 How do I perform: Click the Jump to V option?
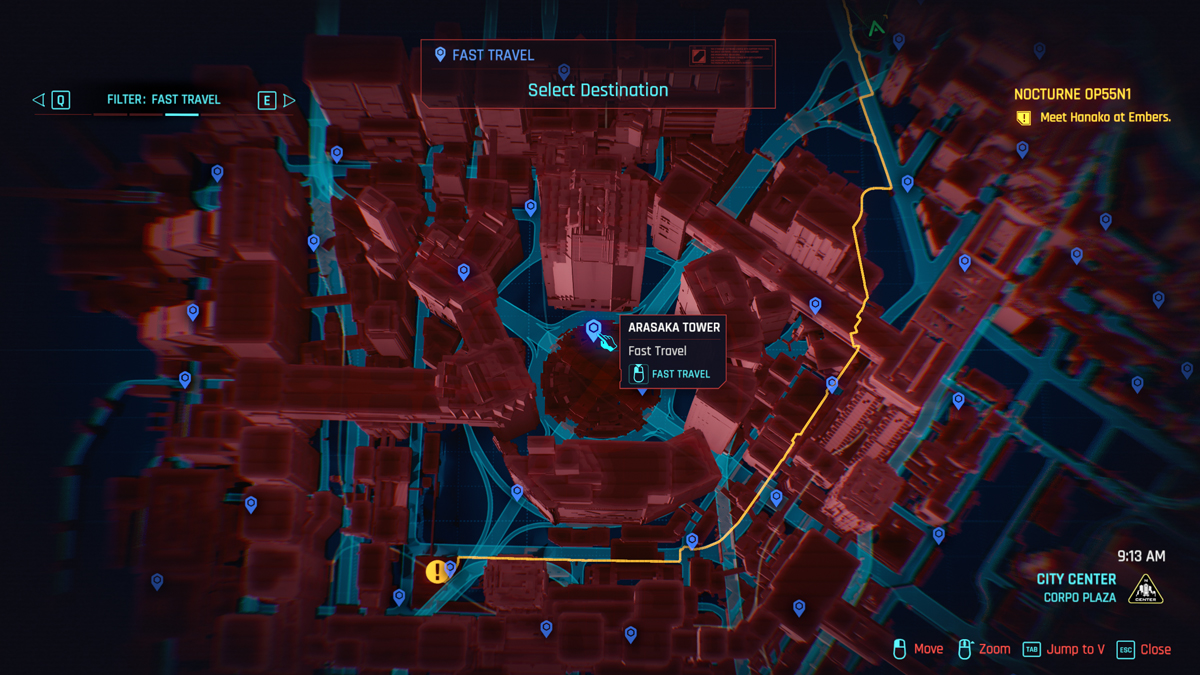click(x=1064, y=649)
